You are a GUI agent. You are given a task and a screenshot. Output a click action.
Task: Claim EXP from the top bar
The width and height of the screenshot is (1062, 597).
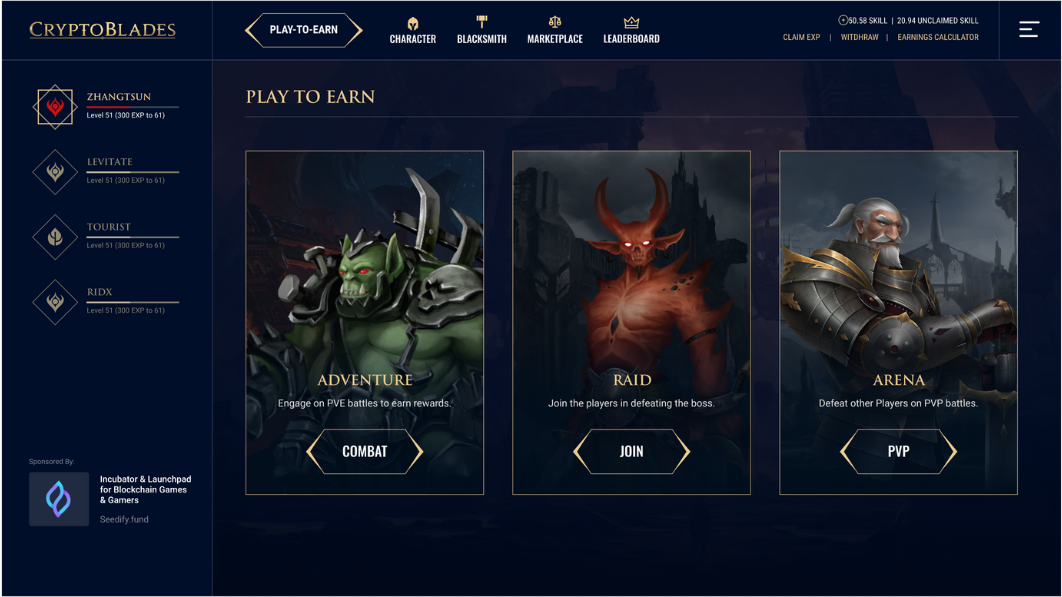pyautogui.click(x=801, y=38)
